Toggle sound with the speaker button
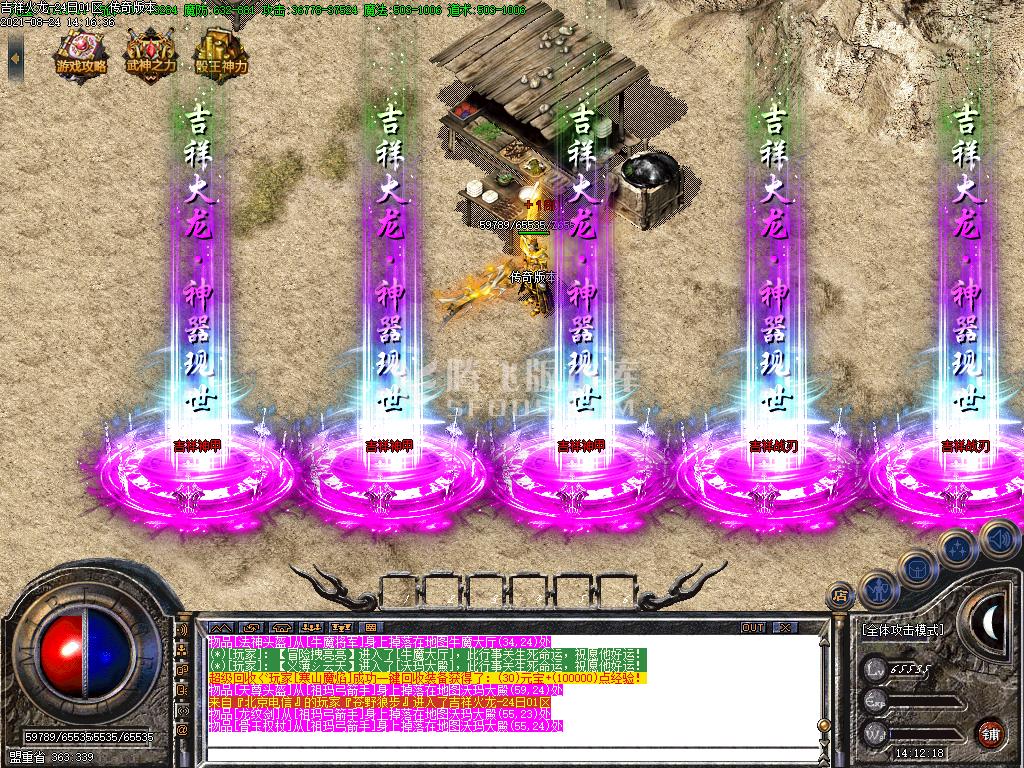 point(998,540)
